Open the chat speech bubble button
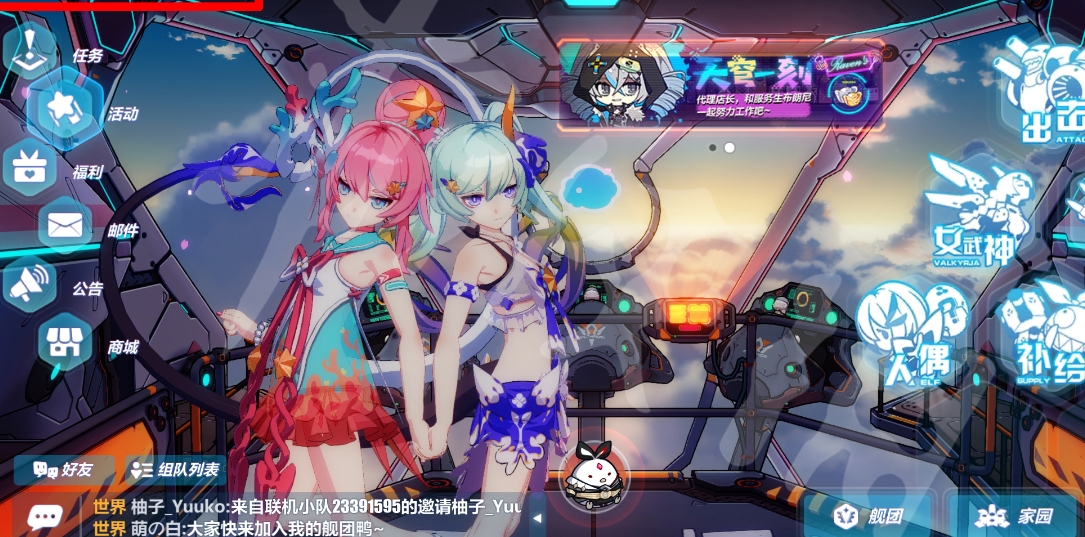The image size is (1085, 537). [44, 516]
